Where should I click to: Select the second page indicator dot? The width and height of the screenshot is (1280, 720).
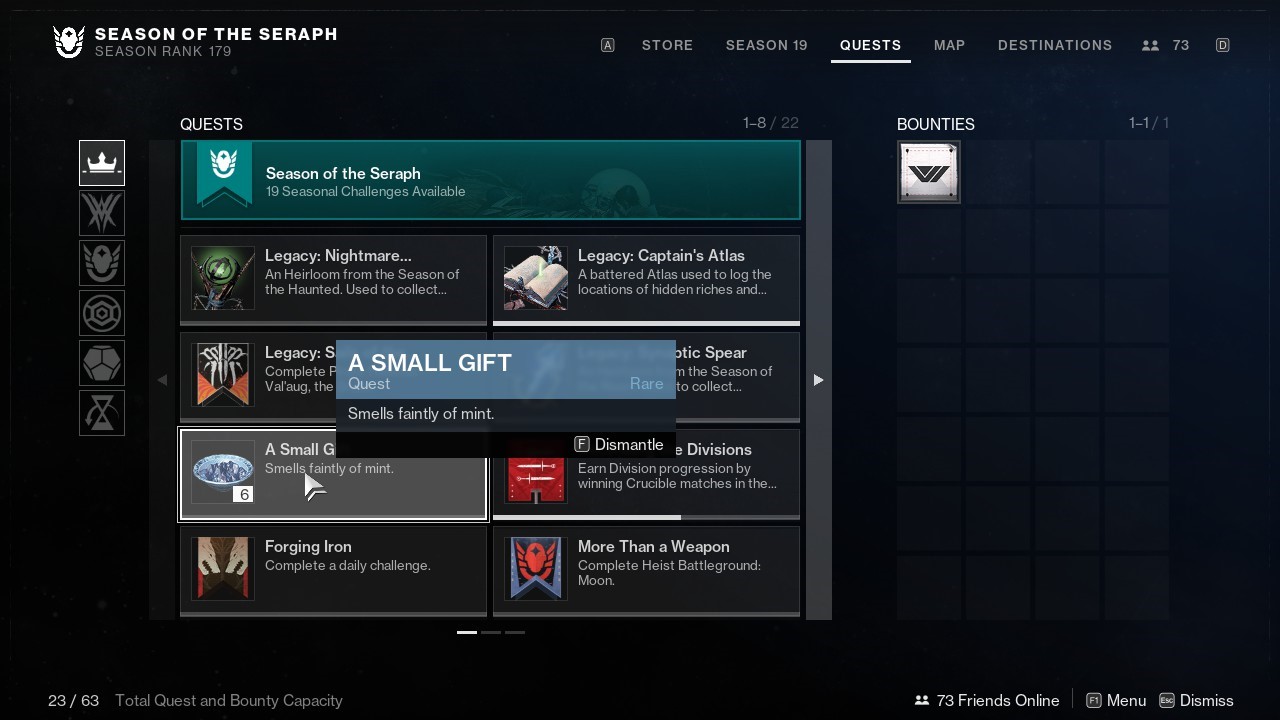point(490,632)
